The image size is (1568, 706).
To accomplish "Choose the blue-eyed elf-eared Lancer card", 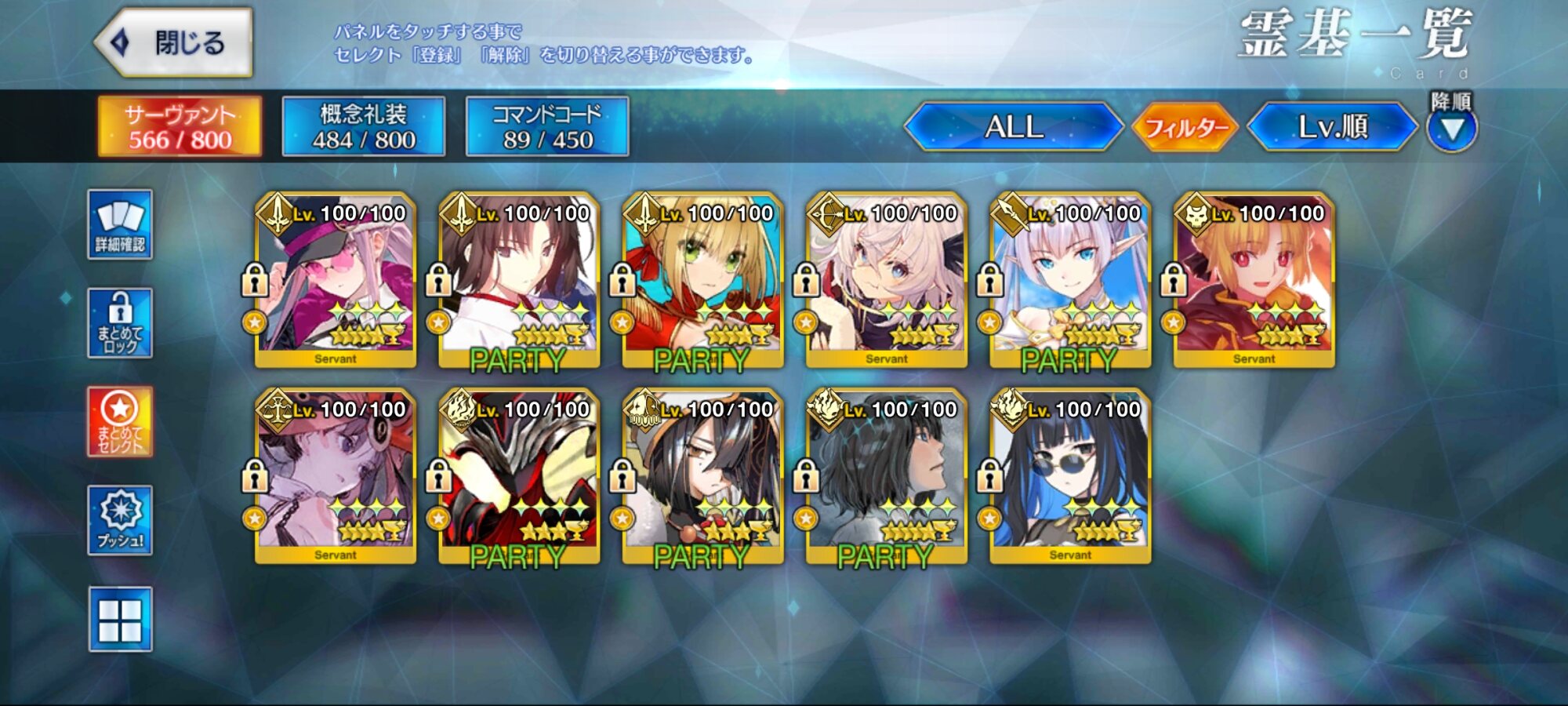I will 1070,280.
